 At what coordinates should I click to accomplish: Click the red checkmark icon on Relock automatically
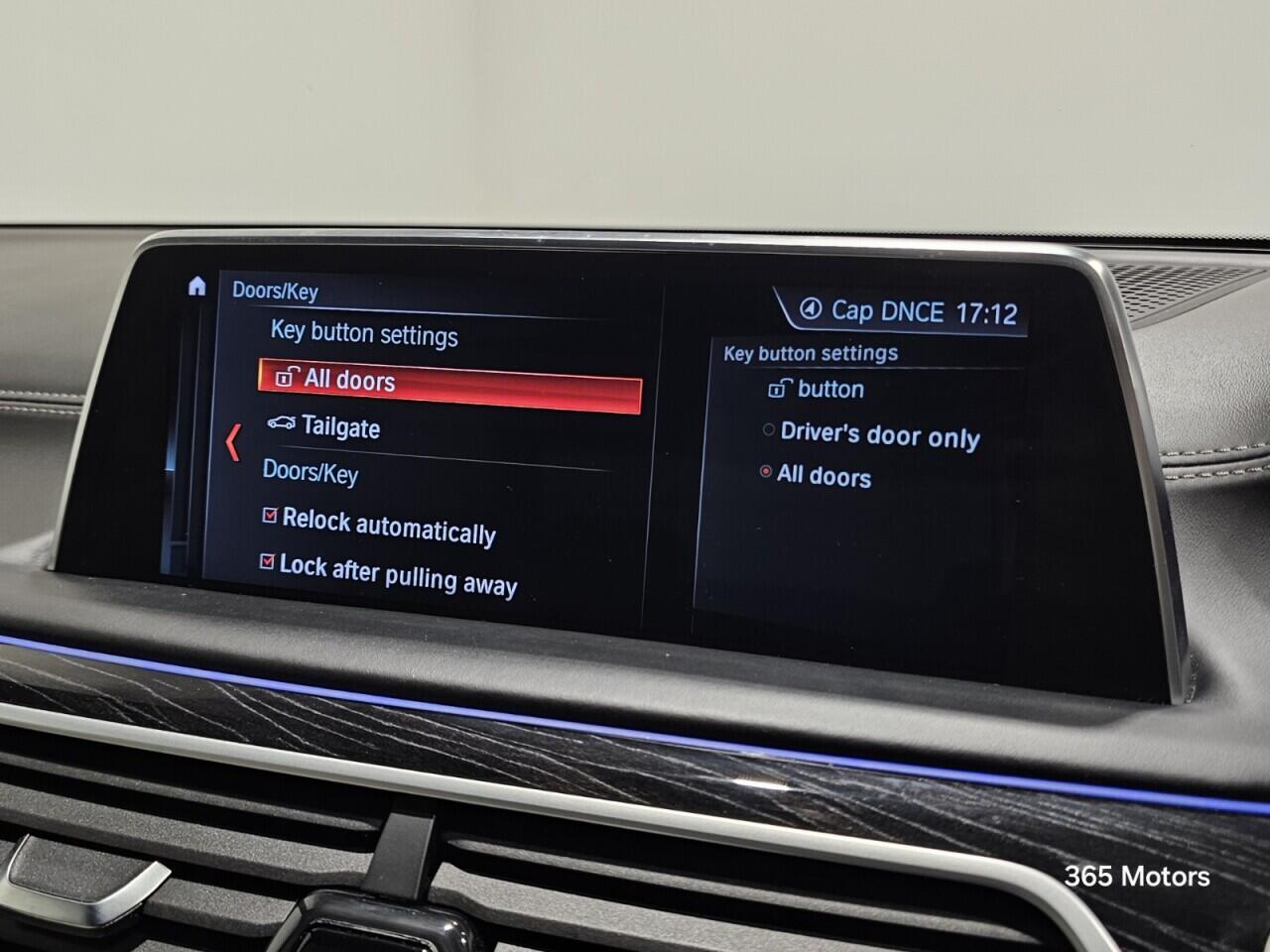[269, 515]
